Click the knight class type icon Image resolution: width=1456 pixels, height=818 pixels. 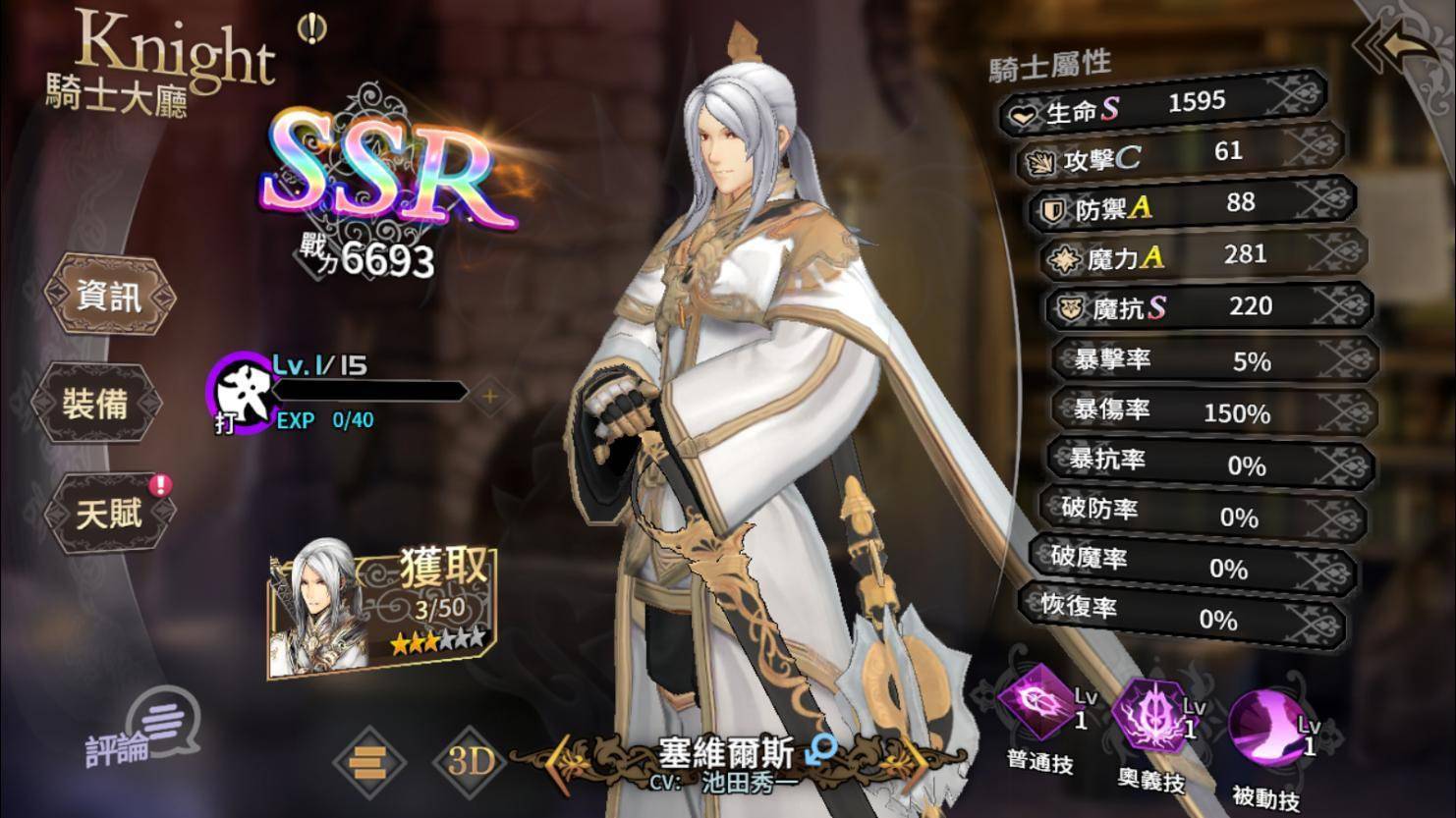point(238,393)
